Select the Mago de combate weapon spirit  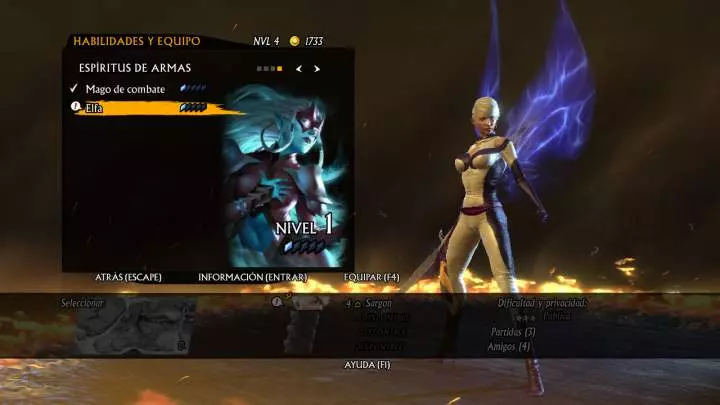click(x=125, y=89)
